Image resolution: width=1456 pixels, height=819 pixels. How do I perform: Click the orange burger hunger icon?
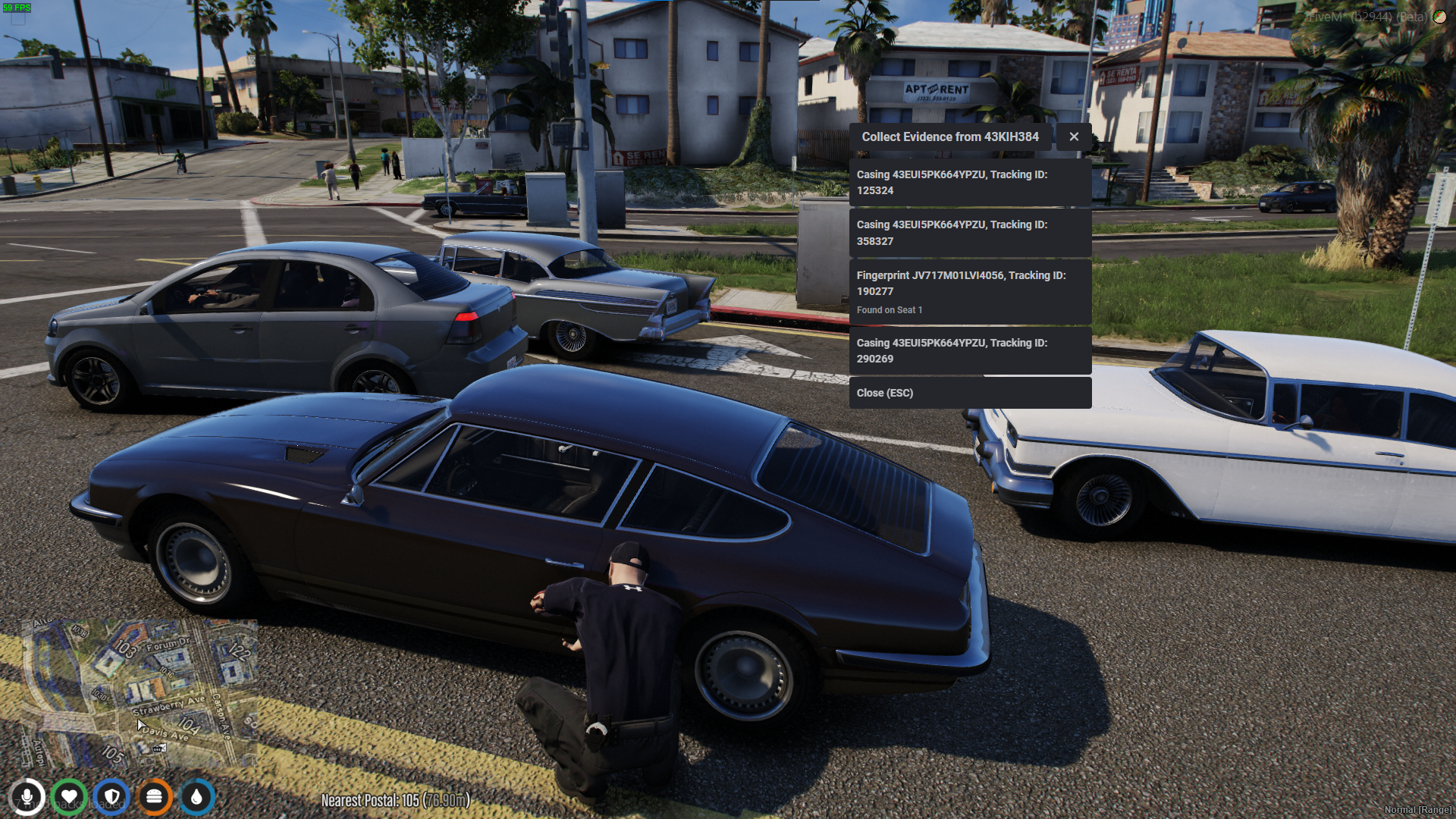point(155,797)
